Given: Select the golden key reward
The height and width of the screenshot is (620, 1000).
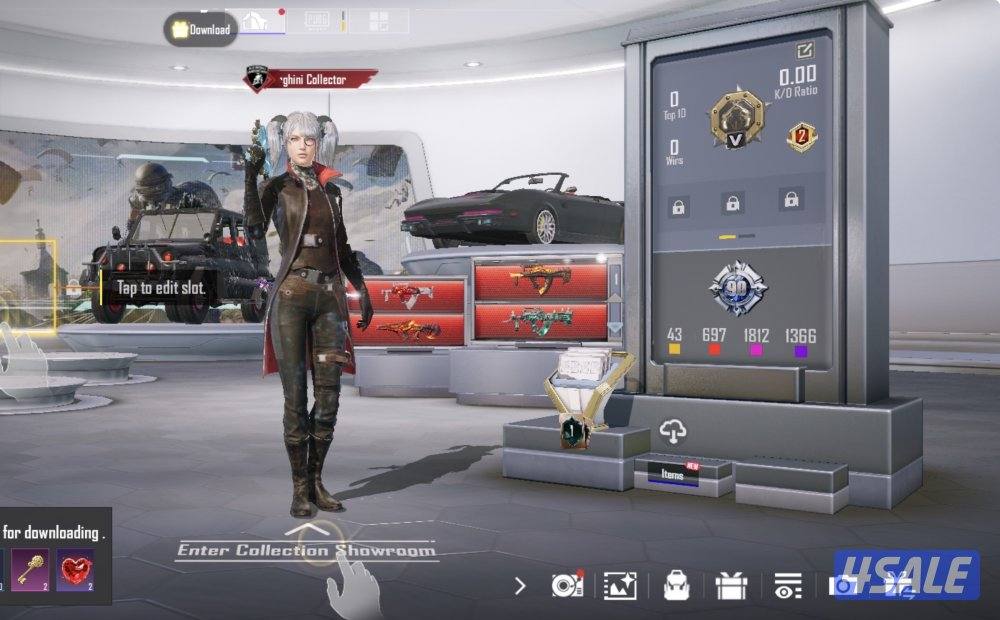Looking at the screenshot, I should [x=29, y=569].
